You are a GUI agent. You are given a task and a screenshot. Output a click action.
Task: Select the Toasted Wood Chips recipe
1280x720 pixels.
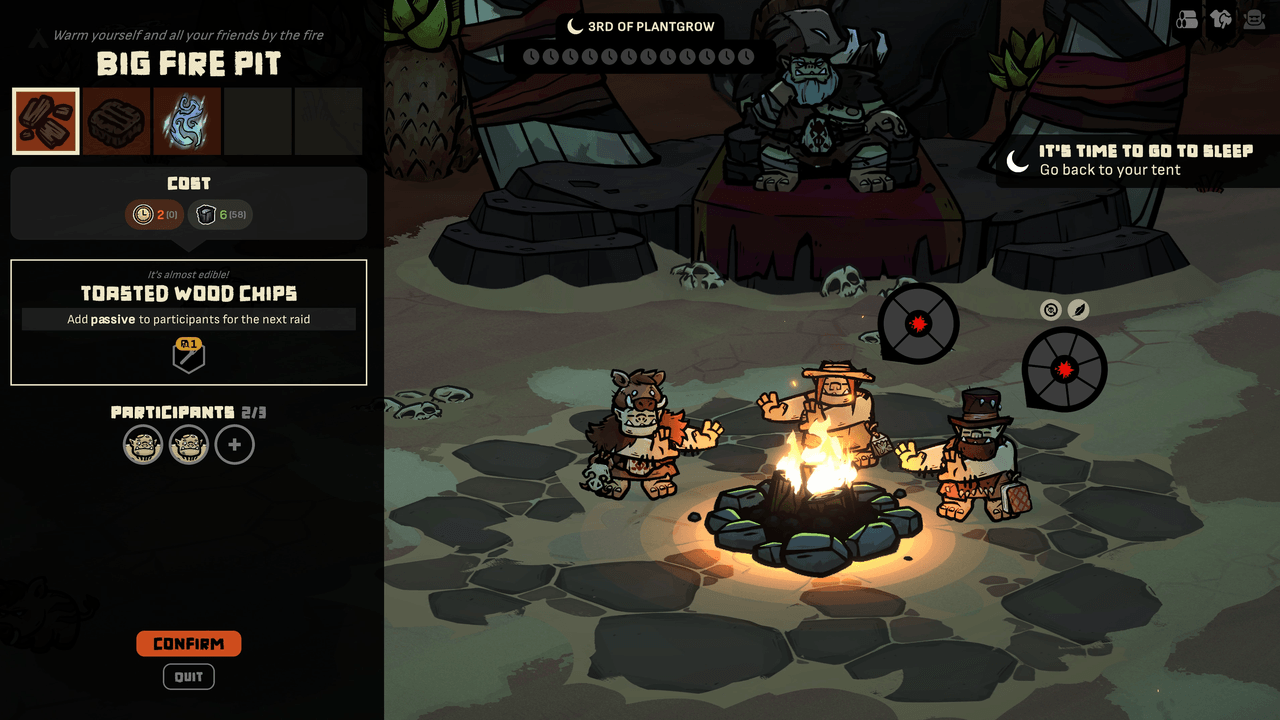pos(46,121)
